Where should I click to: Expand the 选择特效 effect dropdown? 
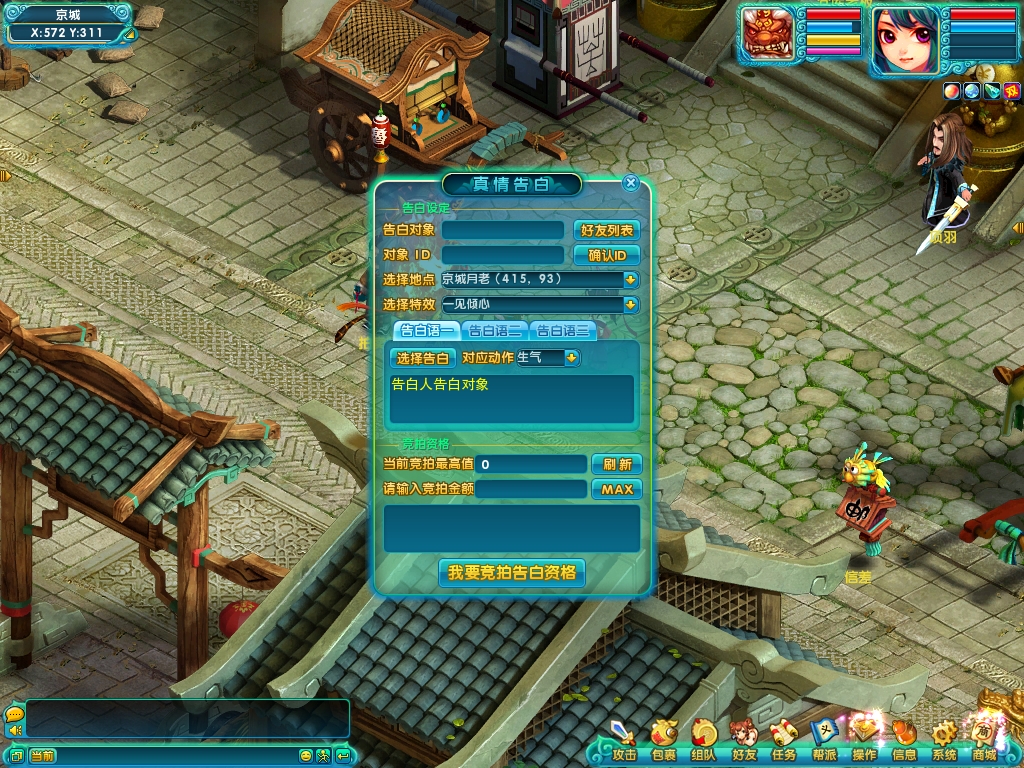click(x=631, y=305)
